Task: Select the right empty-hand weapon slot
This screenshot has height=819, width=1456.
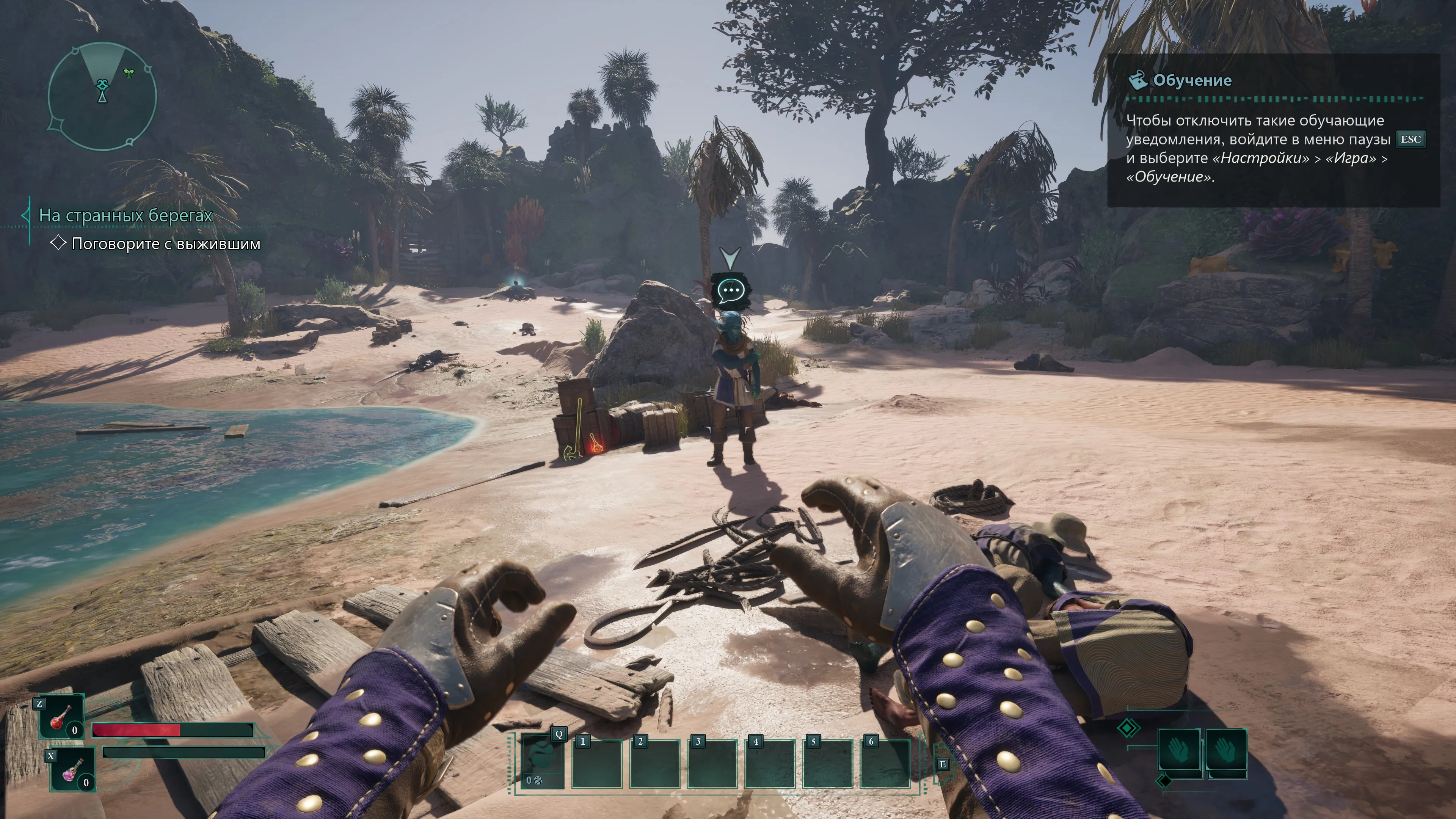Action: pos(1225,750)
